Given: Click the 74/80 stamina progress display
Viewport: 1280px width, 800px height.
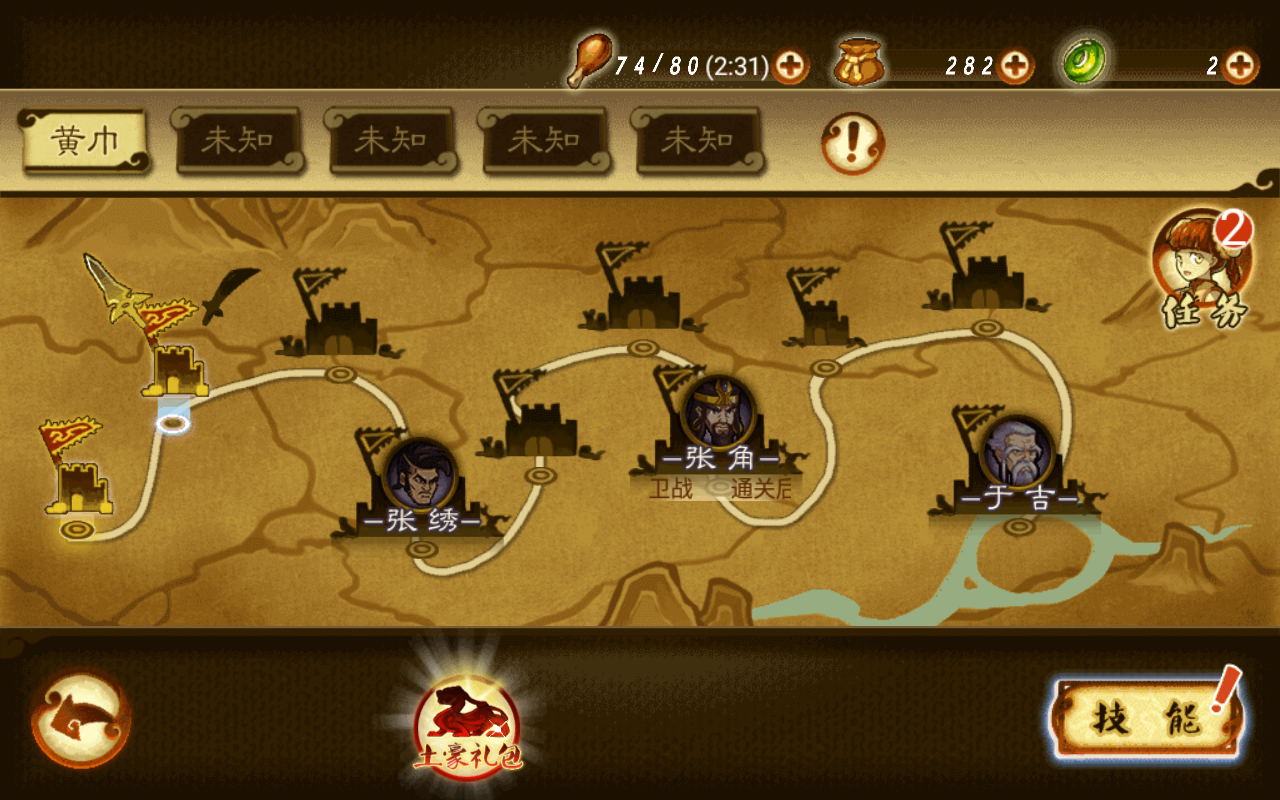Looking at the screenshot, I should coord(690,60).
